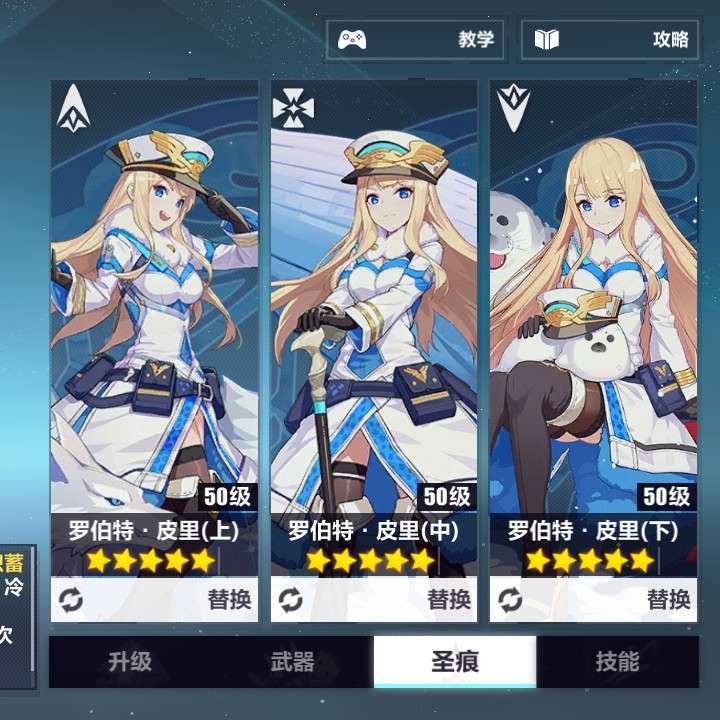720x720 pixels.
Task: Switch to the 升级 tab
Action: tap(130, 662)
